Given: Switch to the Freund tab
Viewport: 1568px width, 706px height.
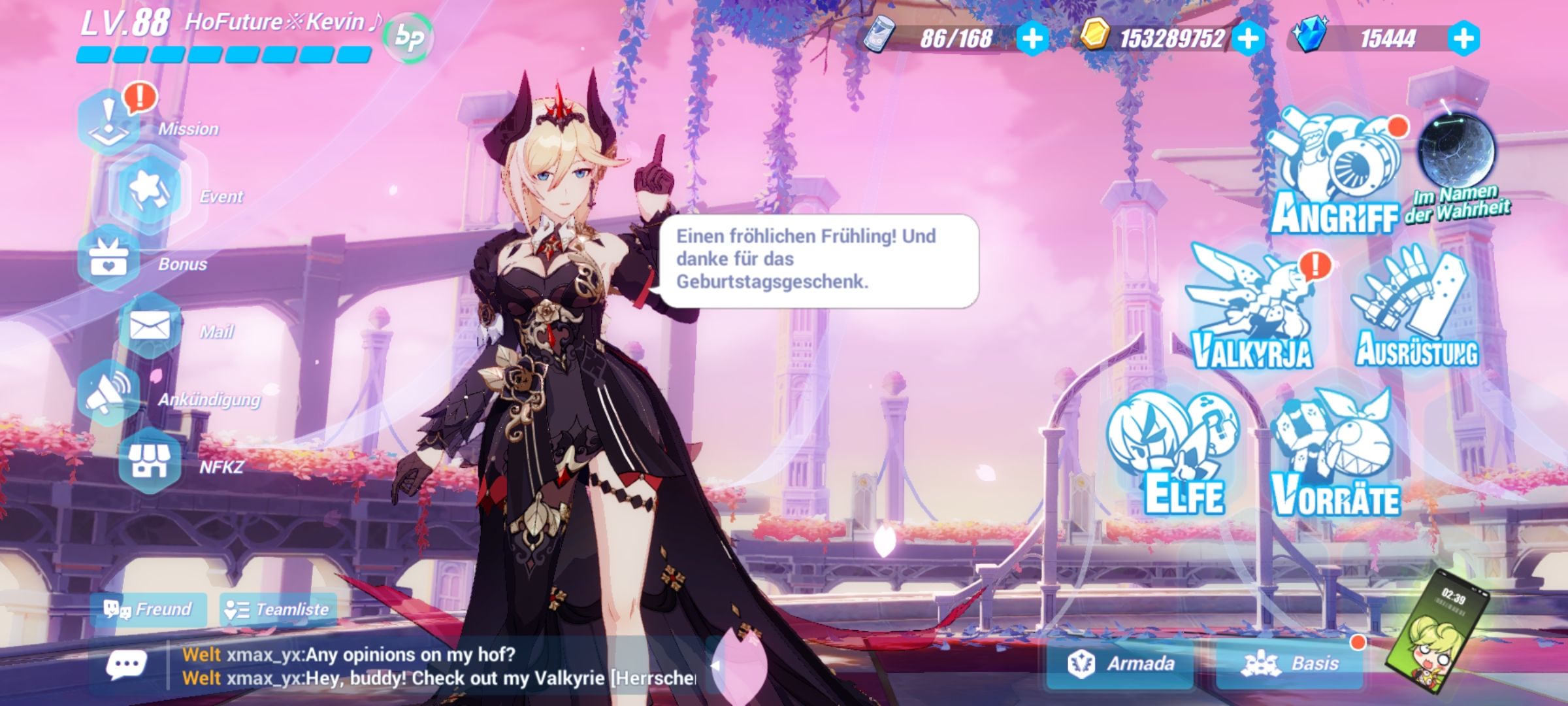Looking at the screenshot, I should click(147, 610).
